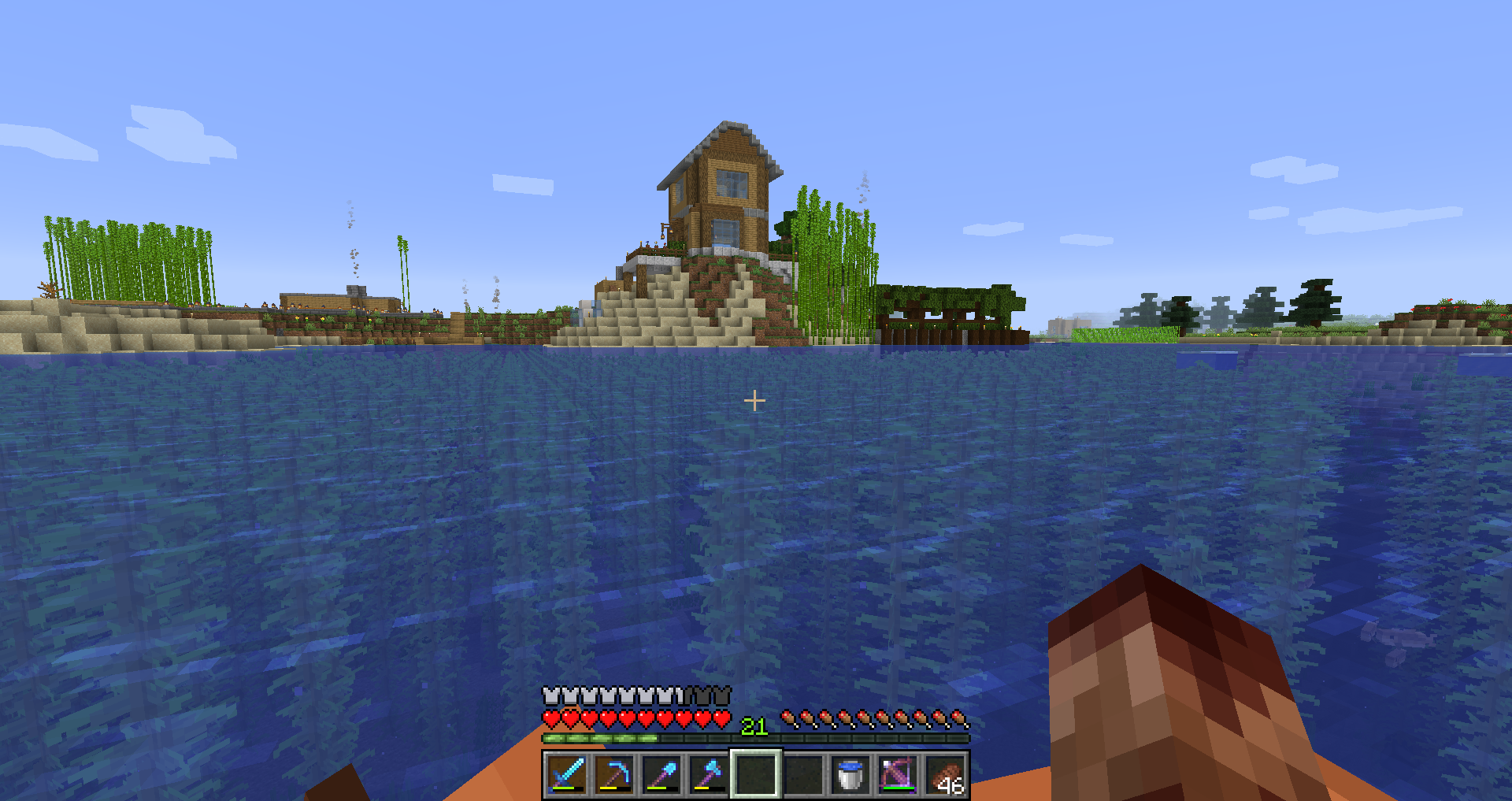
Task: Select the water bucket slot
Action: coord(850,774)
